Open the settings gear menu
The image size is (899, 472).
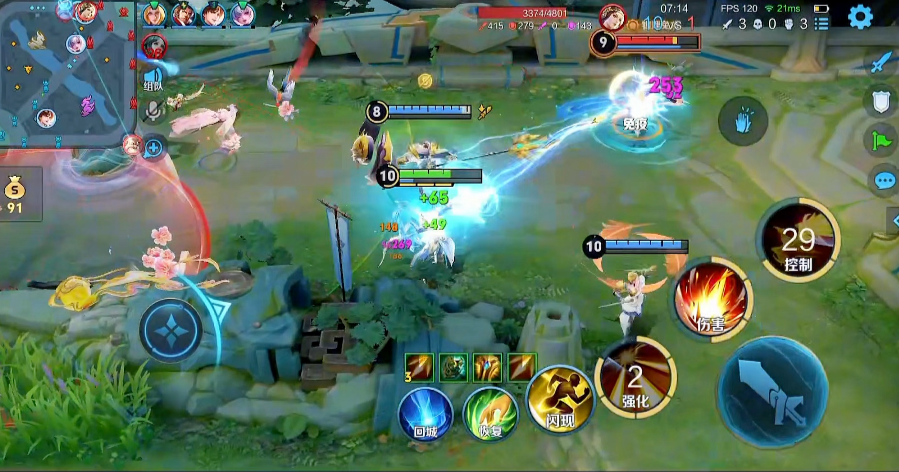(x=860, y=16)
